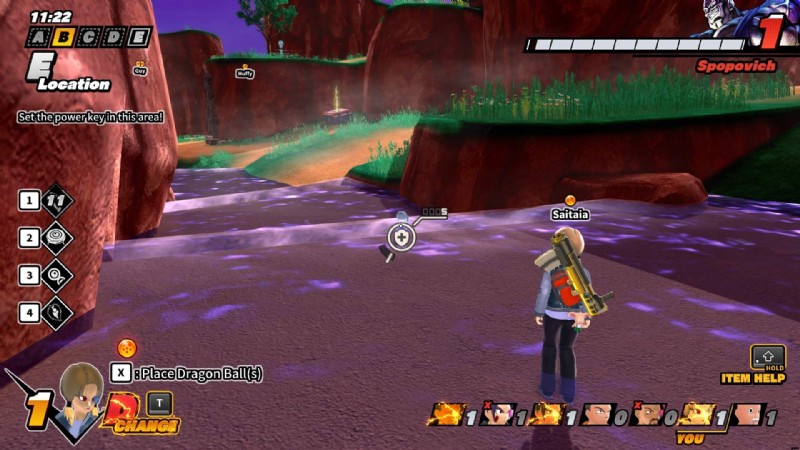Screen dimensions: 800x450
Task: Select the crosshair waypoint marker
Action: point(401,237)
